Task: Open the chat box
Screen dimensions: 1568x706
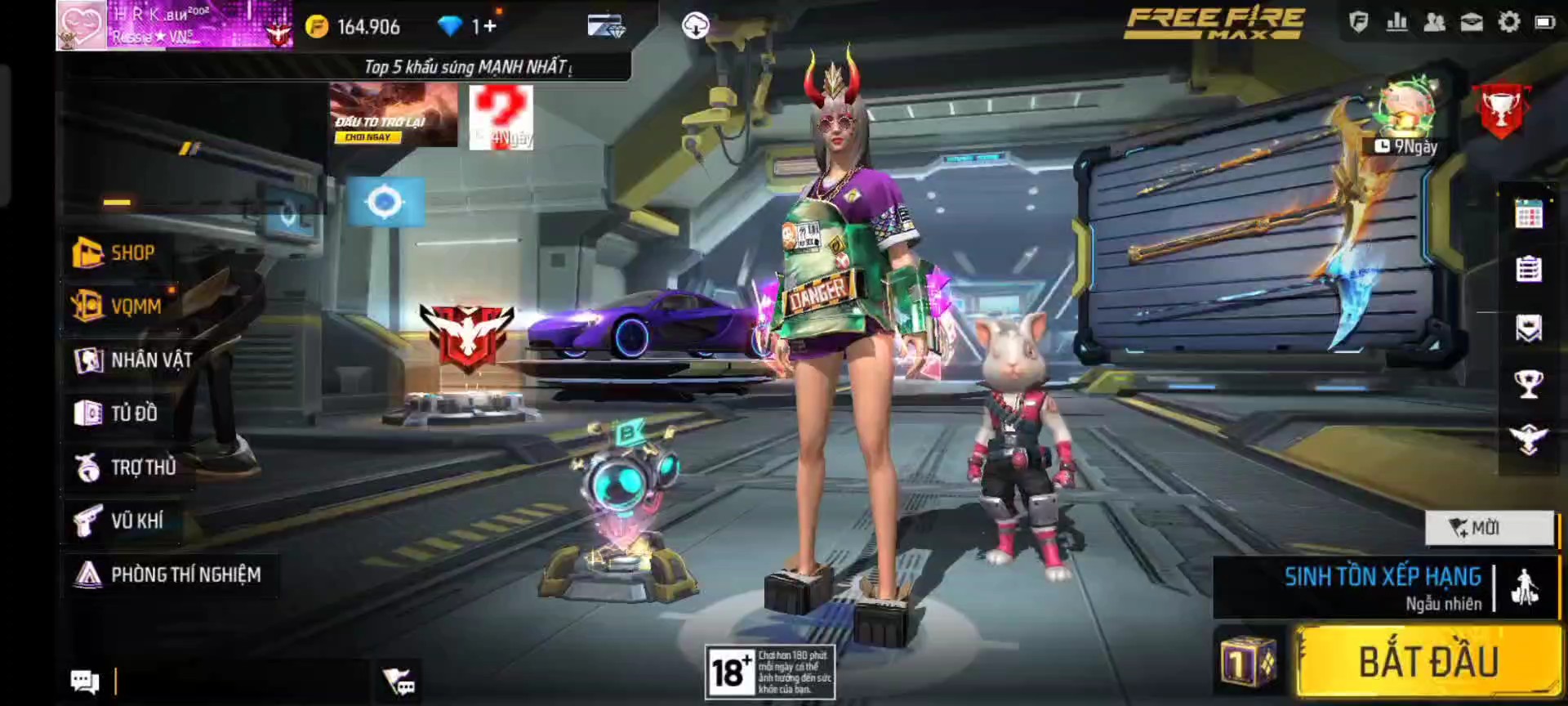Action: click(x=85, y=681)
